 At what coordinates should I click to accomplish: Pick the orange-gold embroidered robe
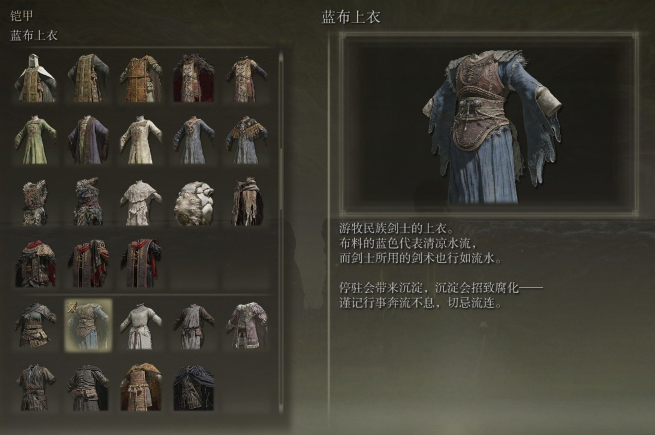pos(140,77)
